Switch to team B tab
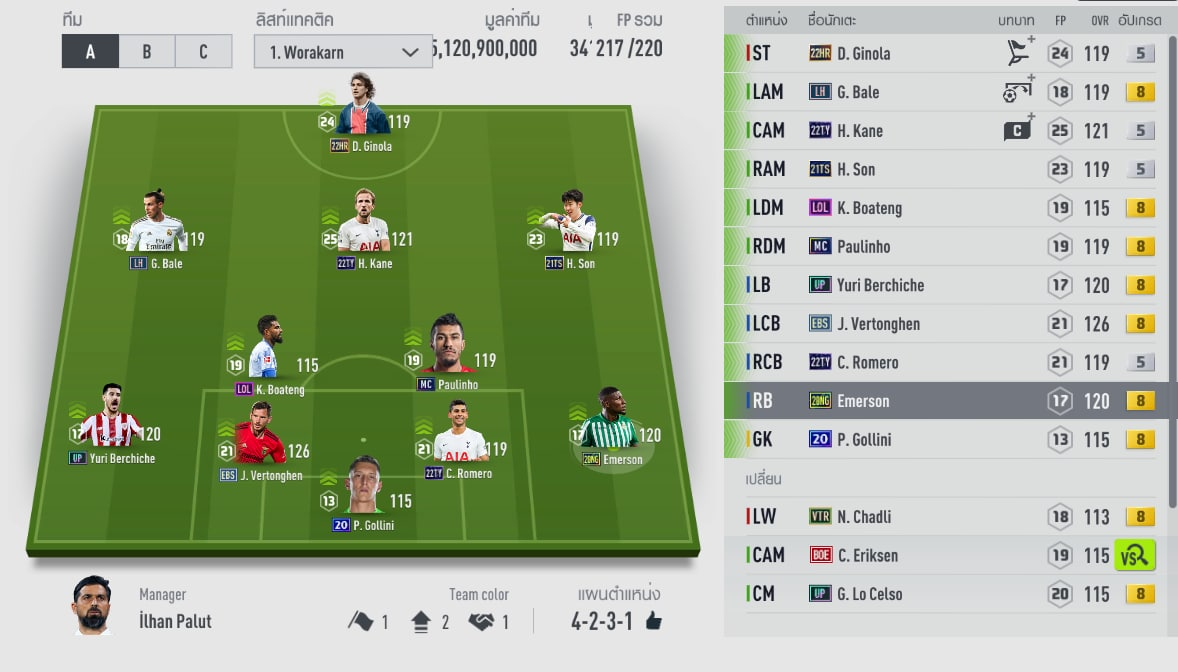This screenshot has width=1178, height=672. [146, 51]
